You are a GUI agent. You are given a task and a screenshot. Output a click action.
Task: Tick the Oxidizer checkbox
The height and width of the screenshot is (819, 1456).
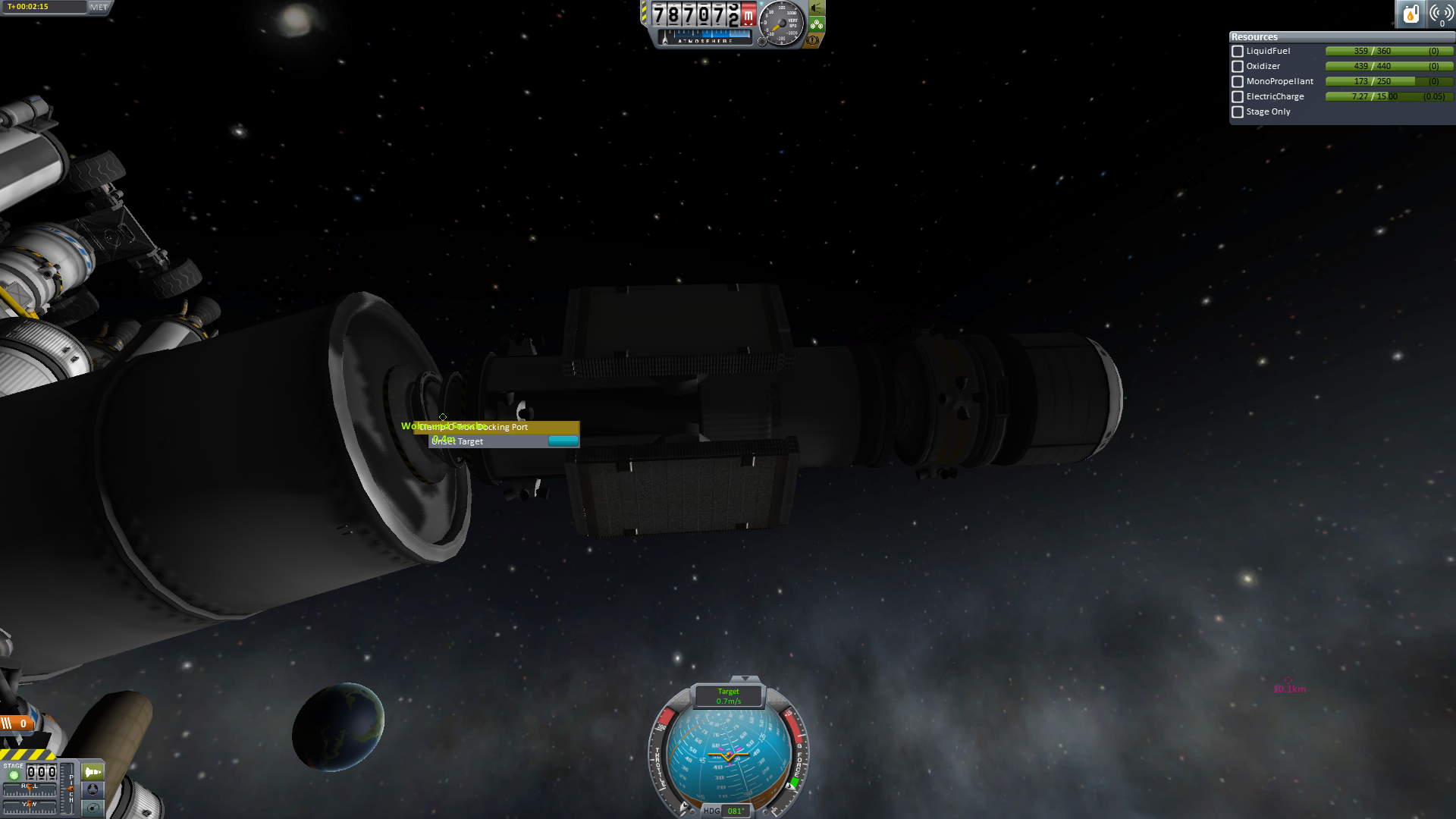(x=1238, y=67)
